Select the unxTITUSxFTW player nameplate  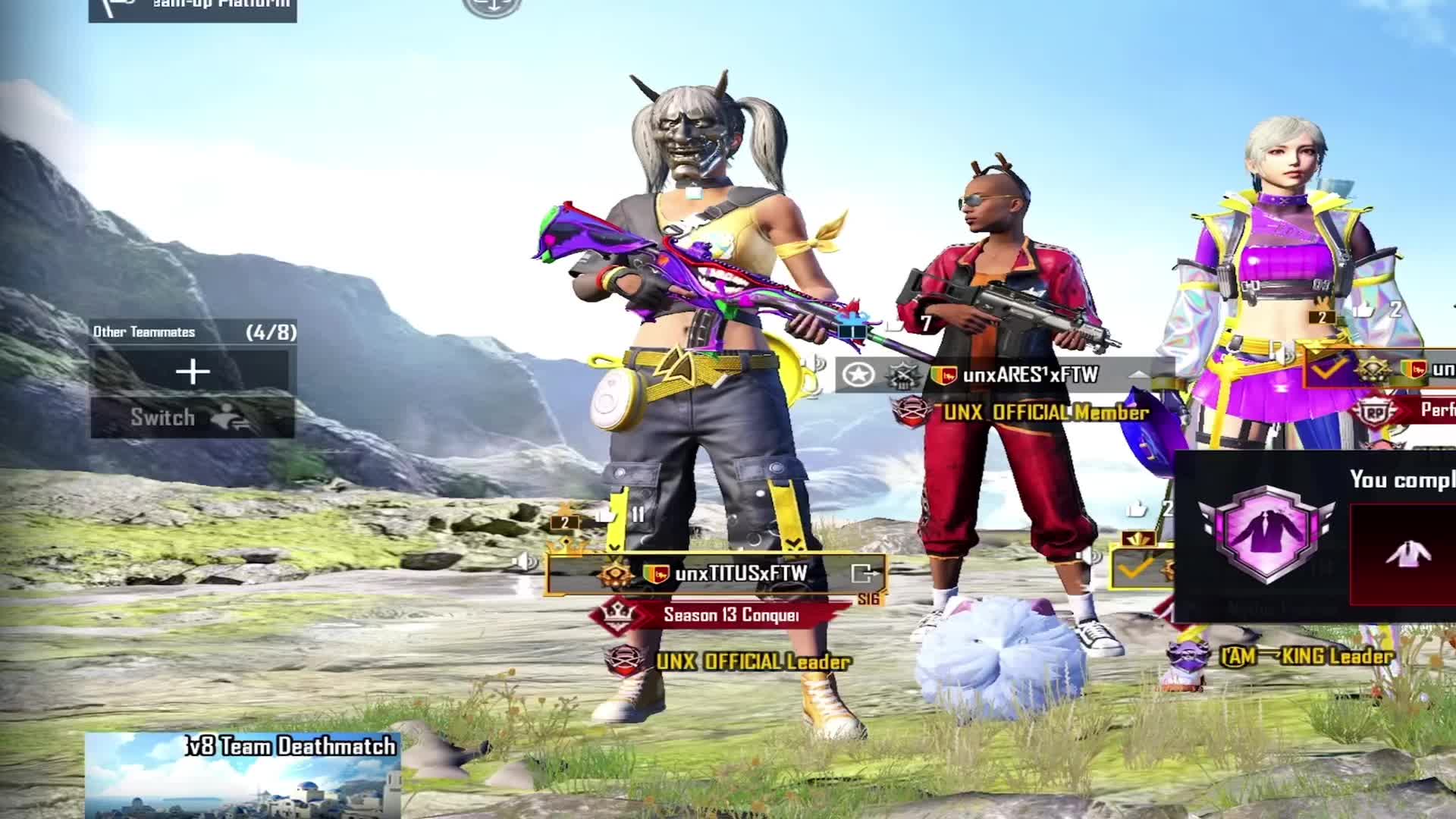(x=739, y=574)
